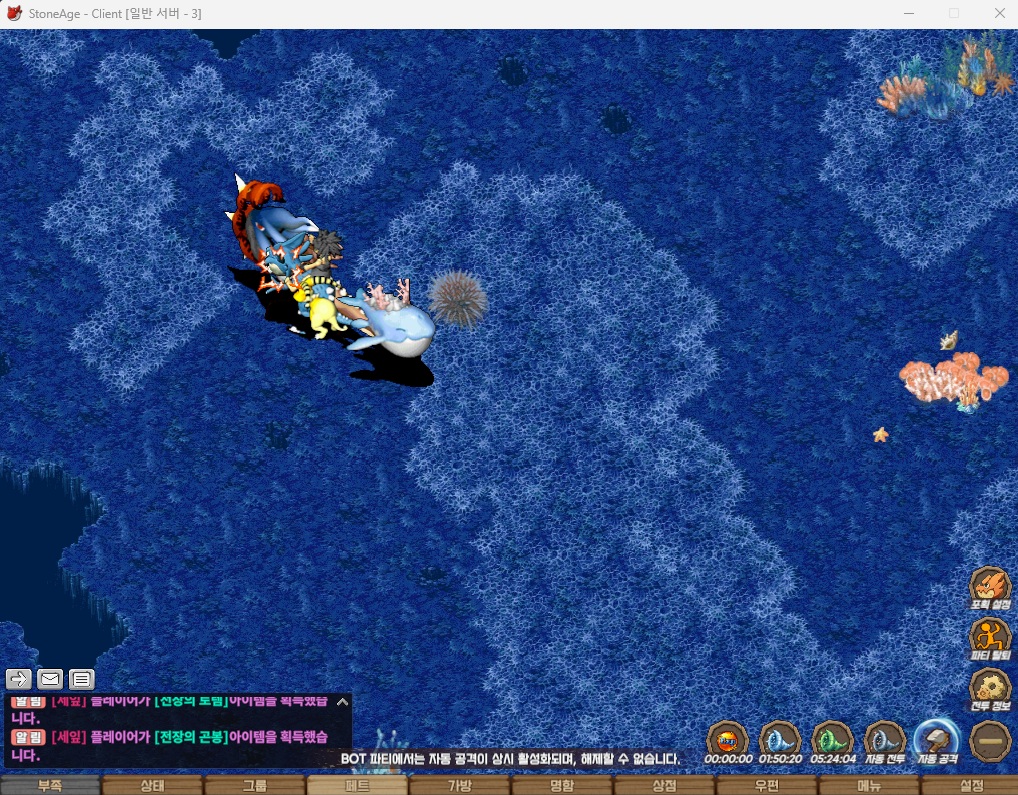The image size is (1018, 795).
Task: Open the 명함 (name card) menu
Action: pos(562,785)
